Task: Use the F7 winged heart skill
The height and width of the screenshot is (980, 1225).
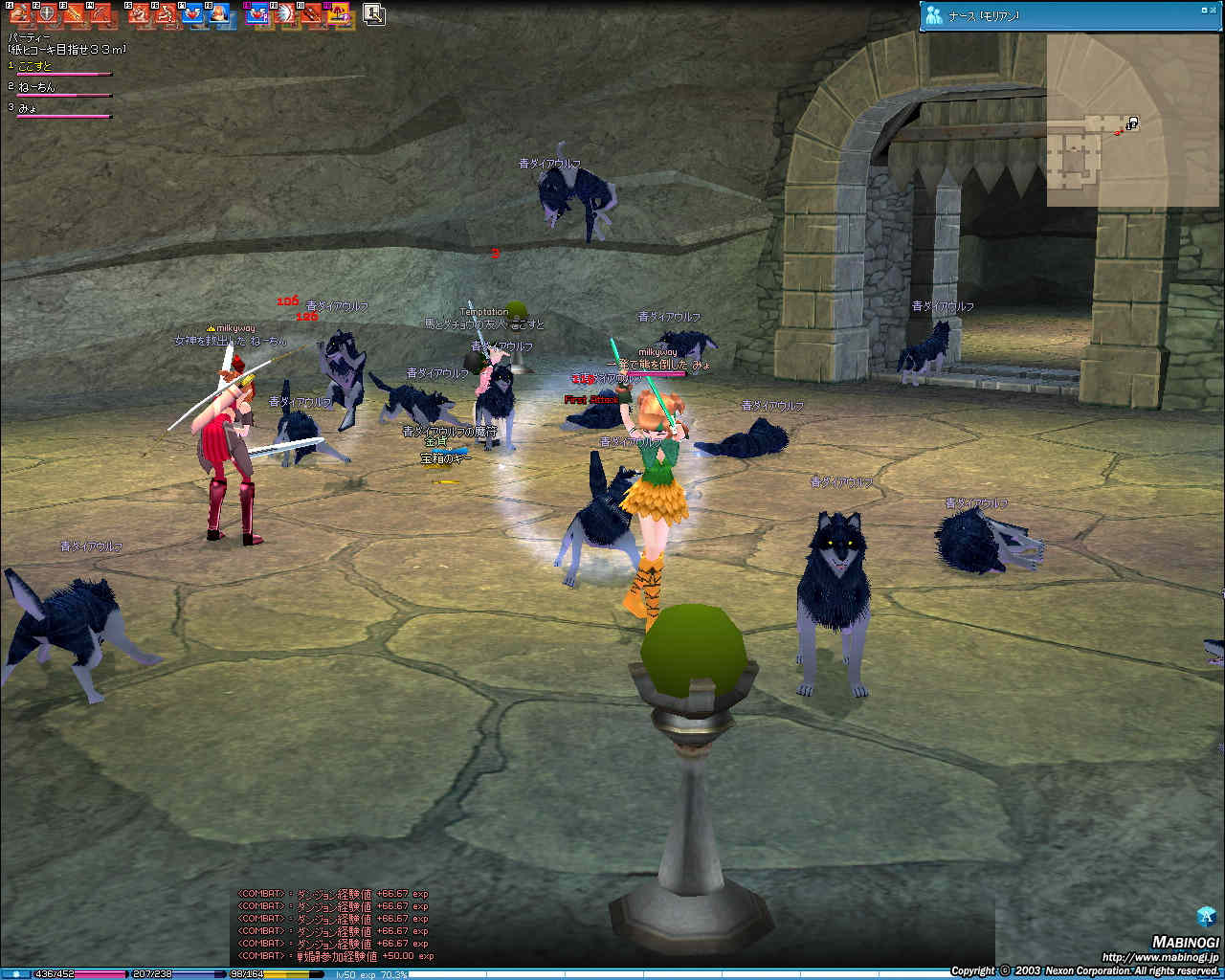Action: coord(192,14)
